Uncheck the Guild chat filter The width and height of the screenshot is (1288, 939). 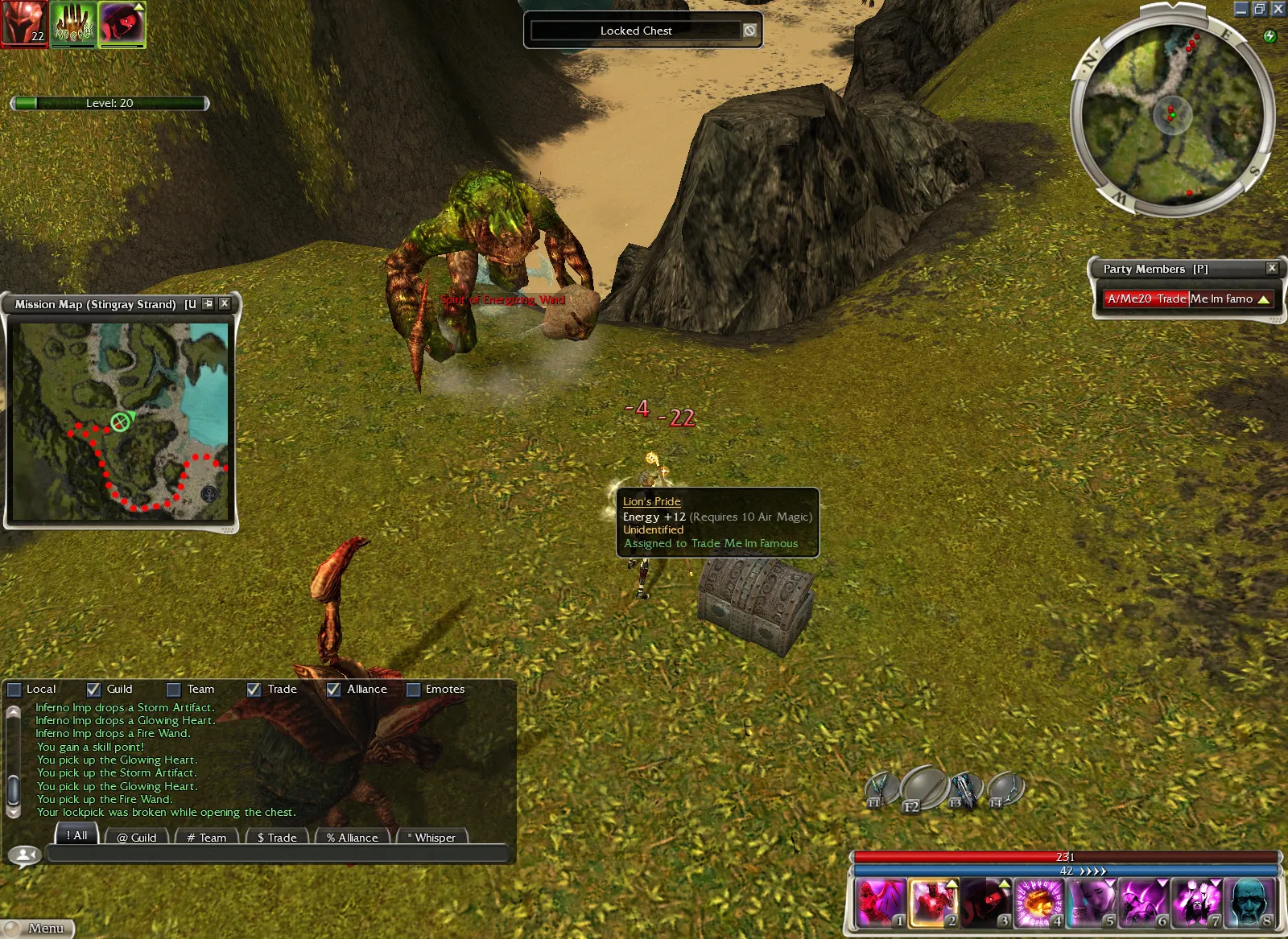pos(93,690)
